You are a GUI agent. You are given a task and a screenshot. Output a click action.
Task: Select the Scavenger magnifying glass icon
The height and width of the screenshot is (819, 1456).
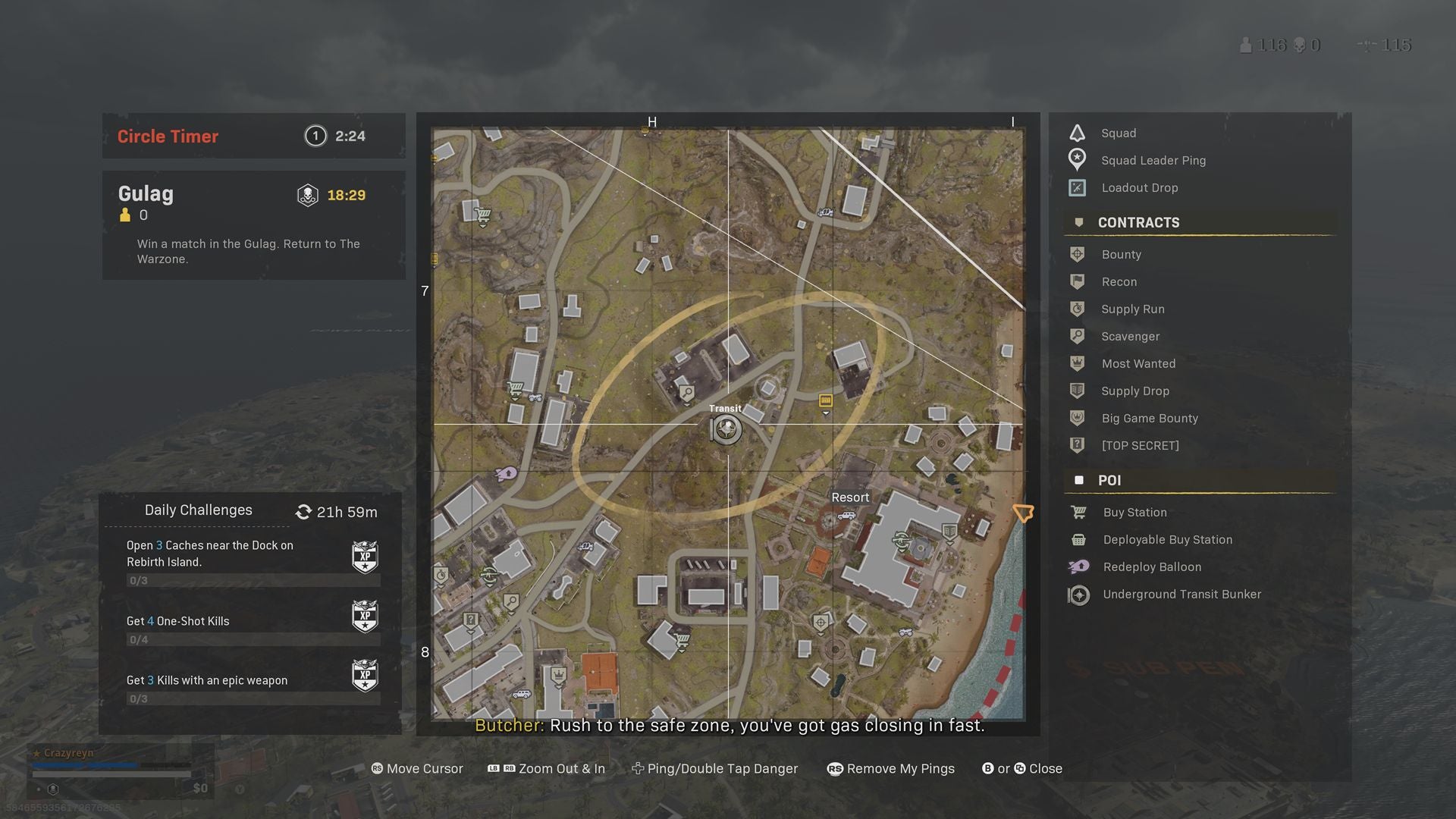[x=1078, y=336]
